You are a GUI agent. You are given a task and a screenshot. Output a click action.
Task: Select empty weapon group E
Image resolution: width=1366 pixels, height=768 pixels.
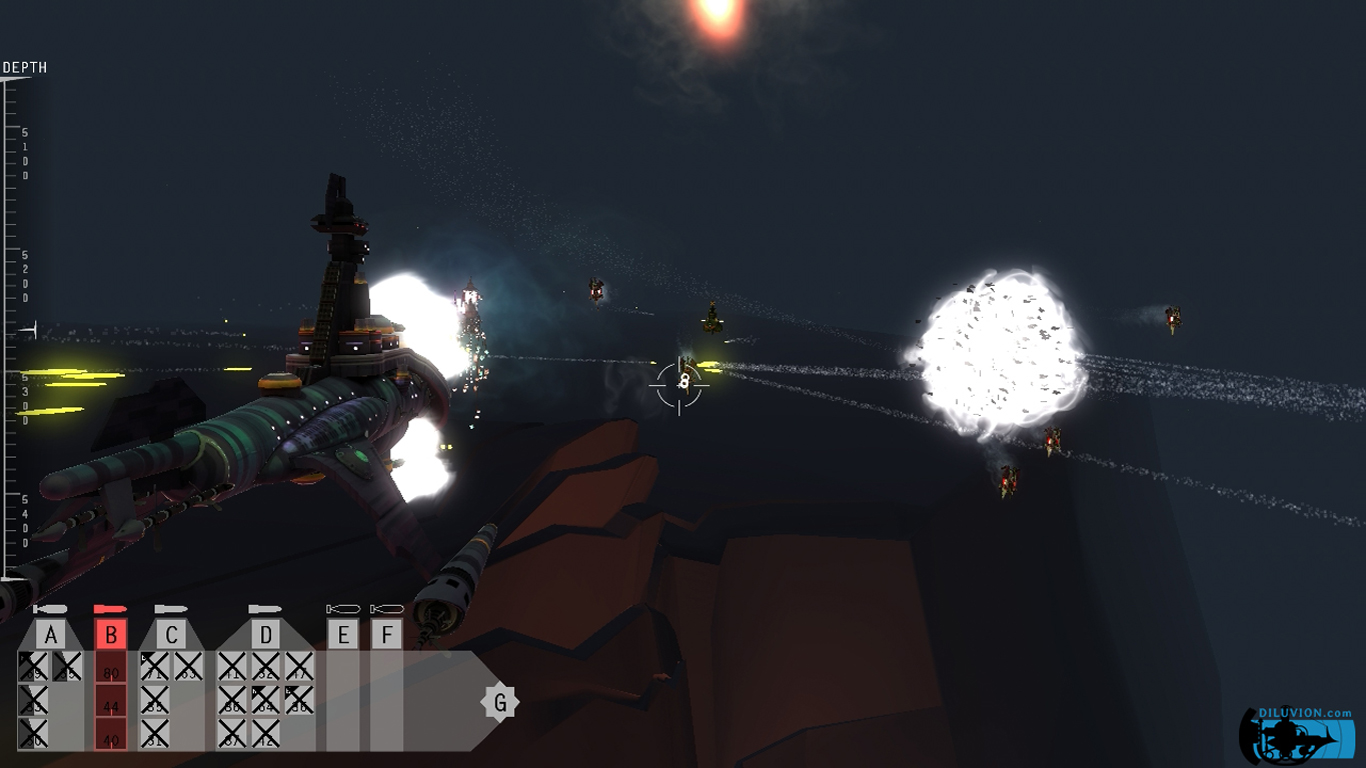(343, 634)
